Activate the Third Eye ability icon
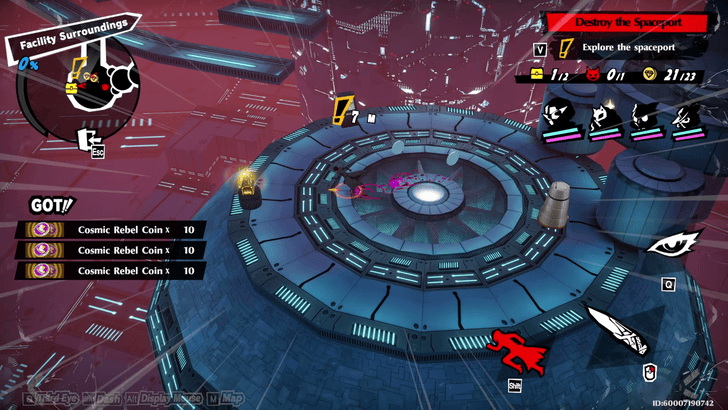728x410 pixels. (x=667, y=244)
